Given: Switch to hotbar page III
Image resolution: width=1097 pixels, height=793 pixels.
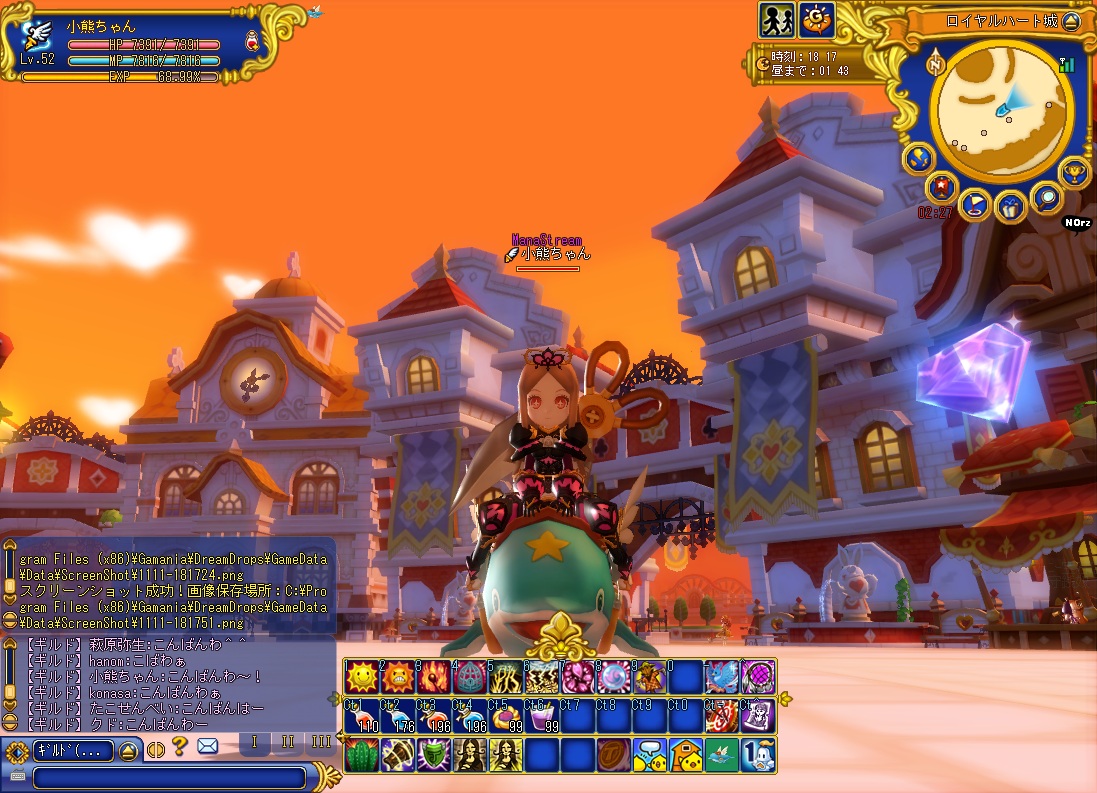Looking at the screenshot, I should tap(321, 742).
